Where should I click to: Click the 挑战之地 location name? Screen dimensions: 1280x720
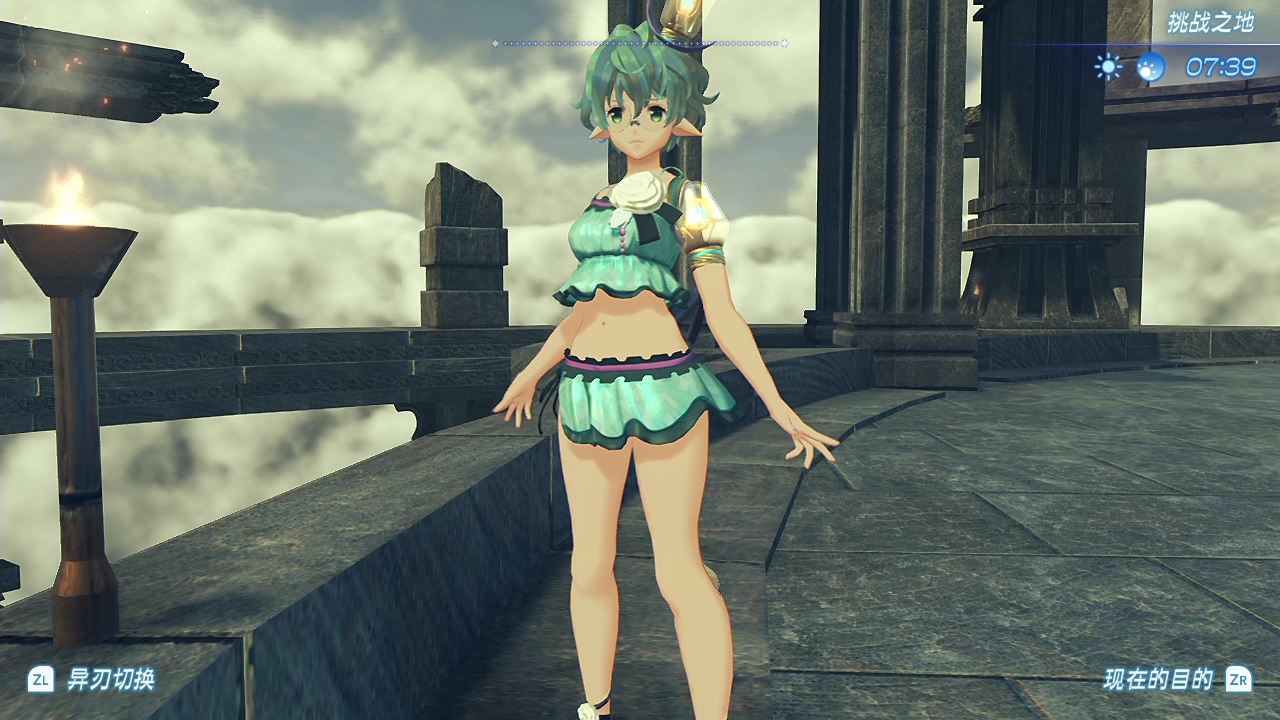click(1210, 23)
